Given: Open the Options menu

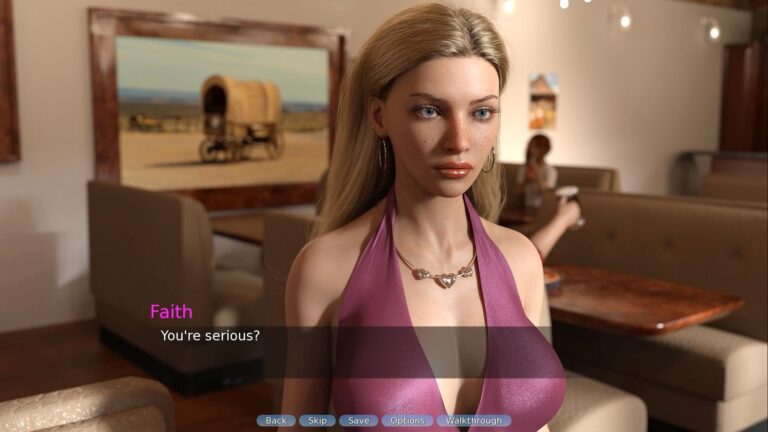Looking at the screenshot, I should tap(407, 421).
